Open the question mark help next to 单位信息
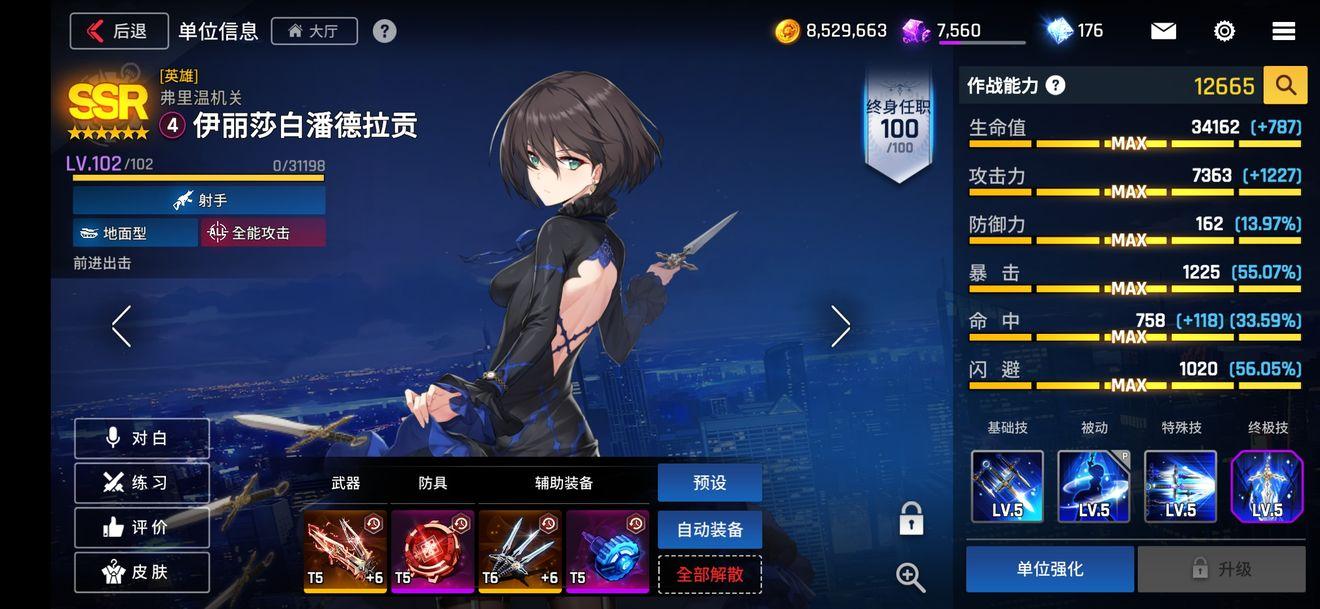 [x=384, y=31]
